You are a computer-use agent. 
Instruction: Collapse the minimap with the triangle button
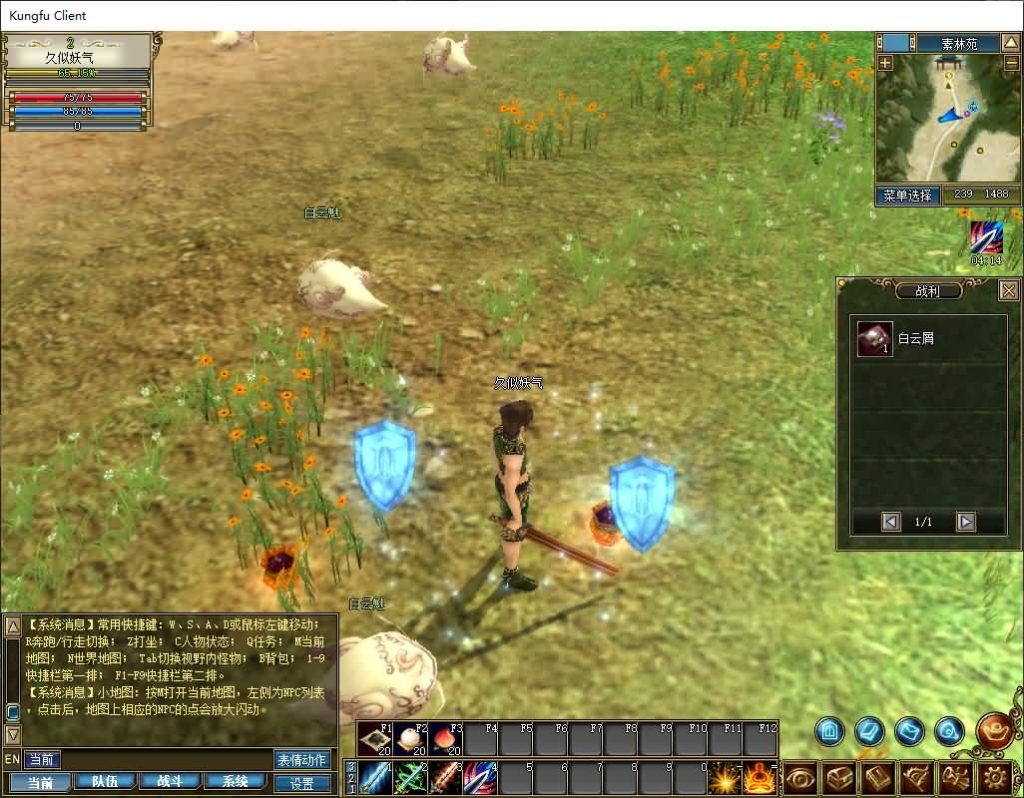1011,43
